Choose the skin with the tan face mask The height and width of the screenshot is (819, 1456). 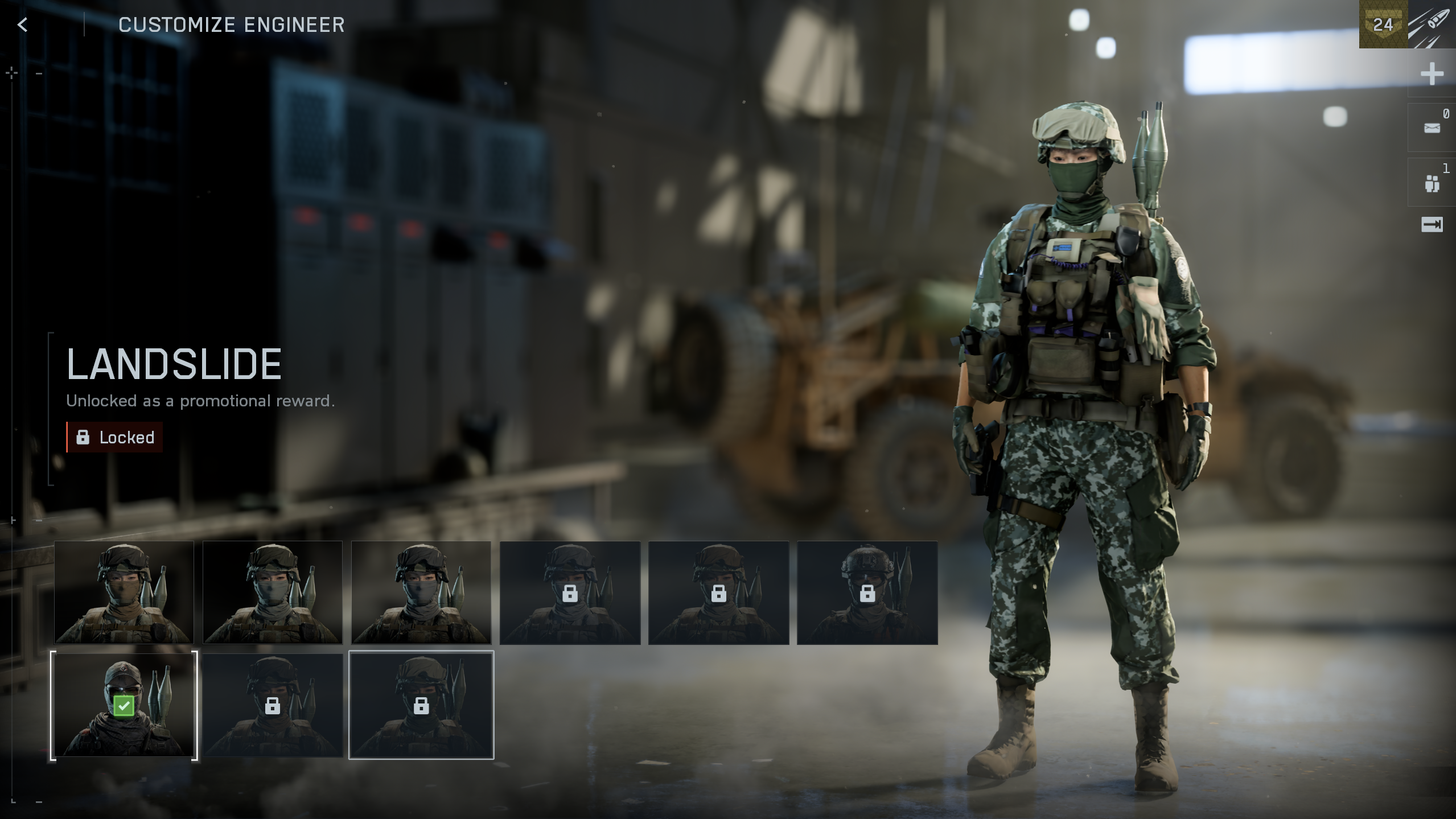coord(124,592)
